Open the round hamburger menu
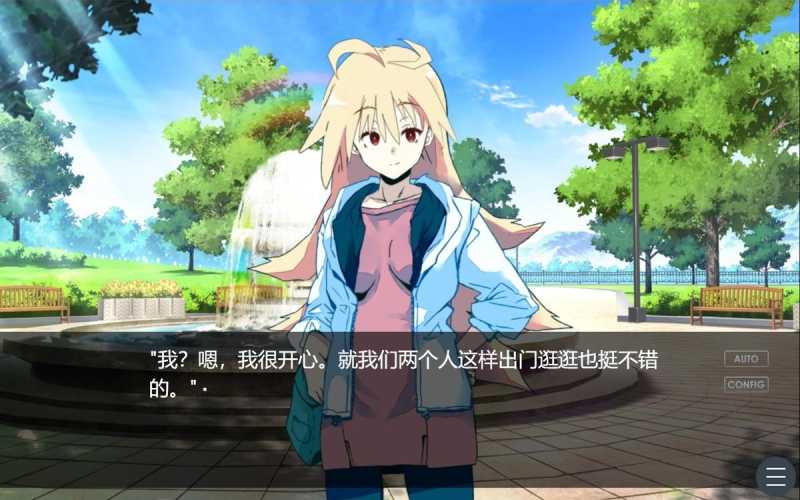The image size is (800, 500). point(776,477)
